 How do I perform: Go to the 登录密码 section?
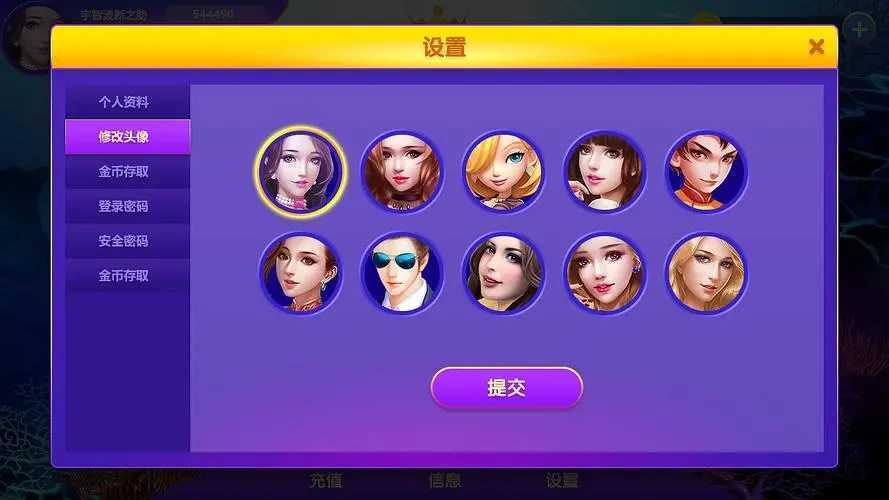tap(124, 207)
